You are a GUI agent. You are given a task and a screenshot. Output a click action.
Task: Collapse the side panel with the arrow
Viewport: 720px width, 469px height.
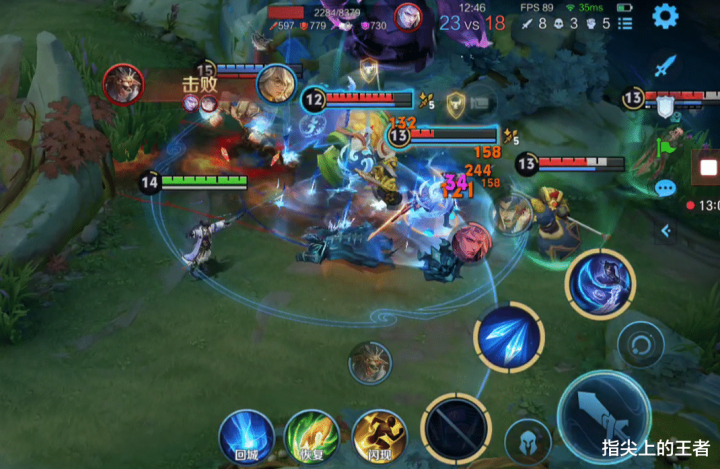(x=665, y=231)
